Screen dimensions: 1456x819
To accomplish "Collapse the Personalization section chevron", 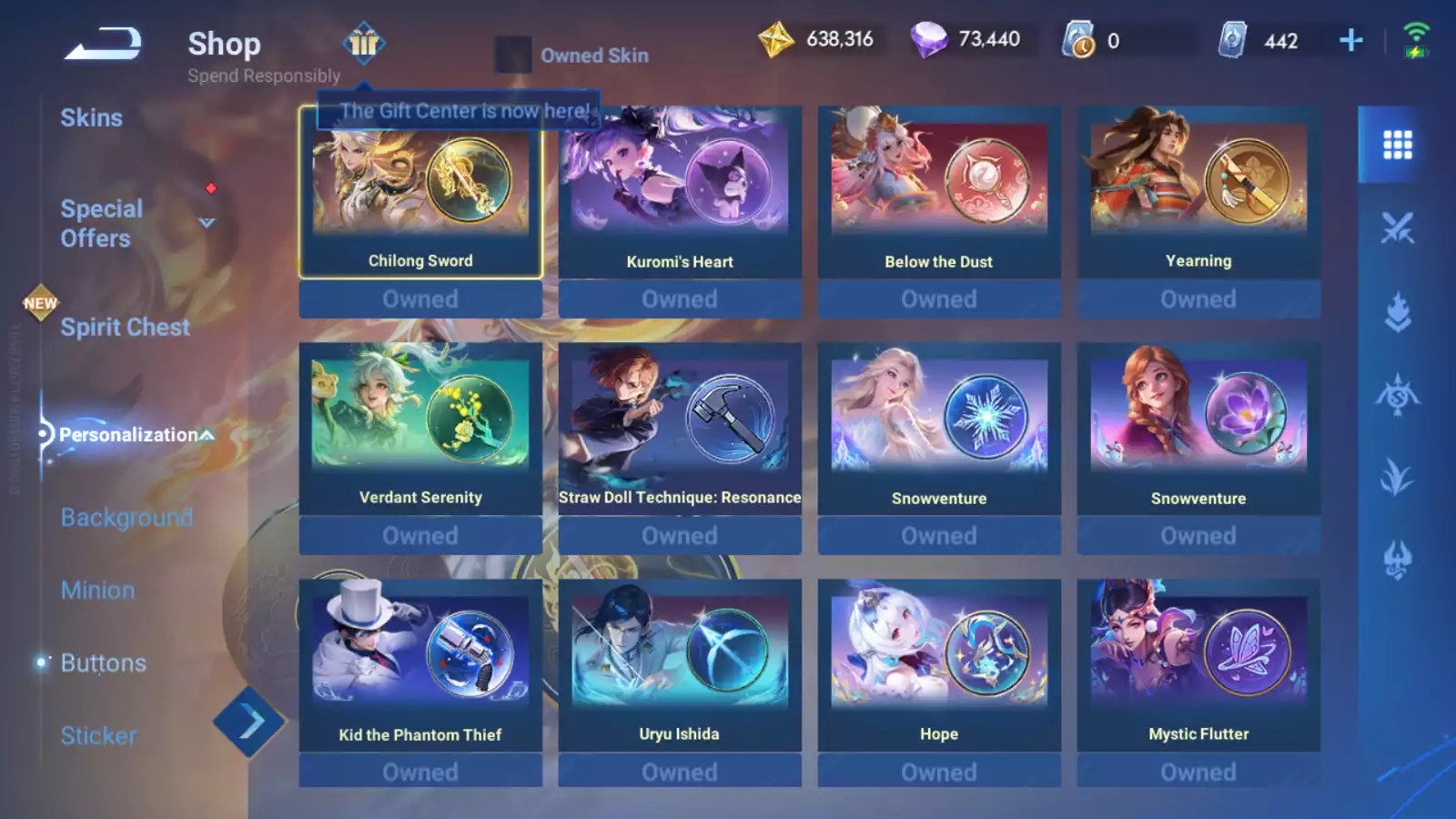I will [x=207, y=435].
